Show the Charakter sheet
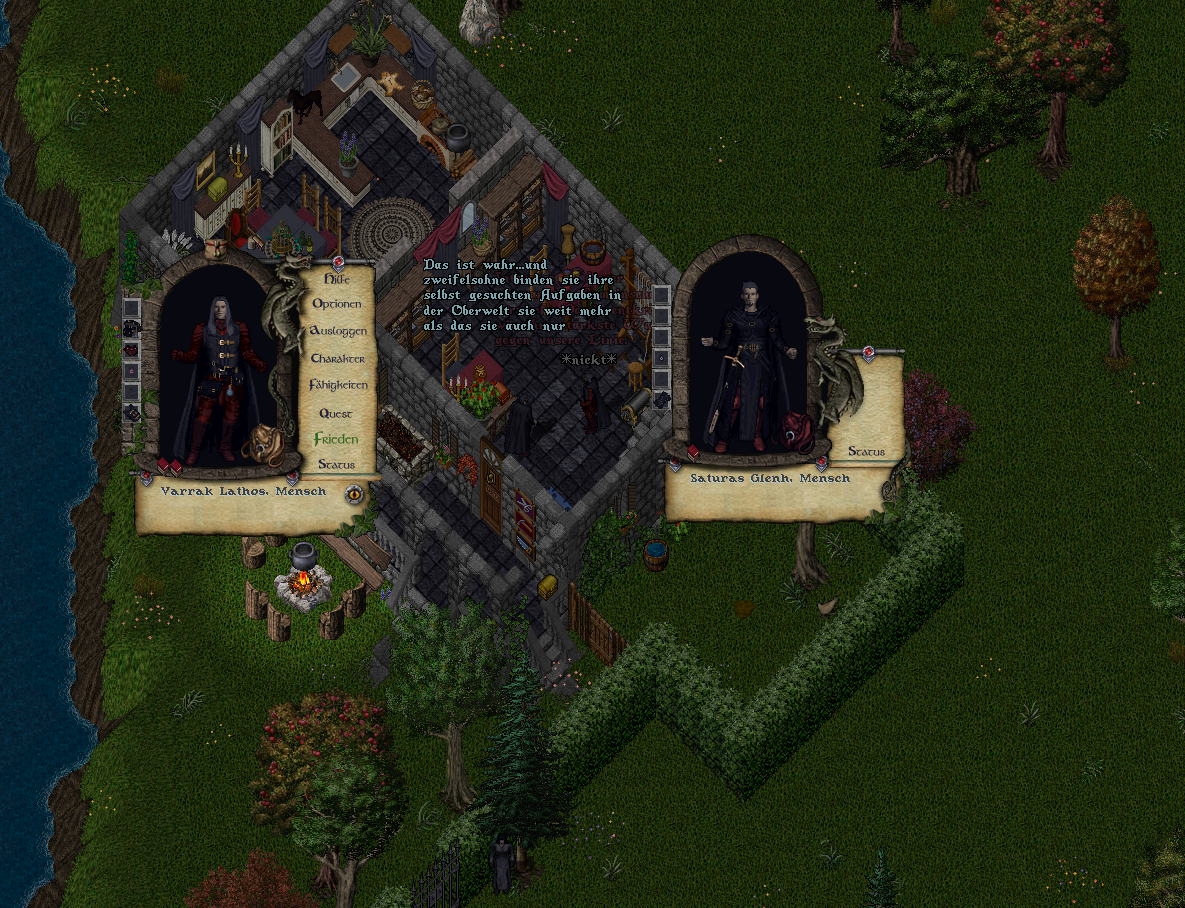The image size is (1185, 908). [x=338, y=358]
